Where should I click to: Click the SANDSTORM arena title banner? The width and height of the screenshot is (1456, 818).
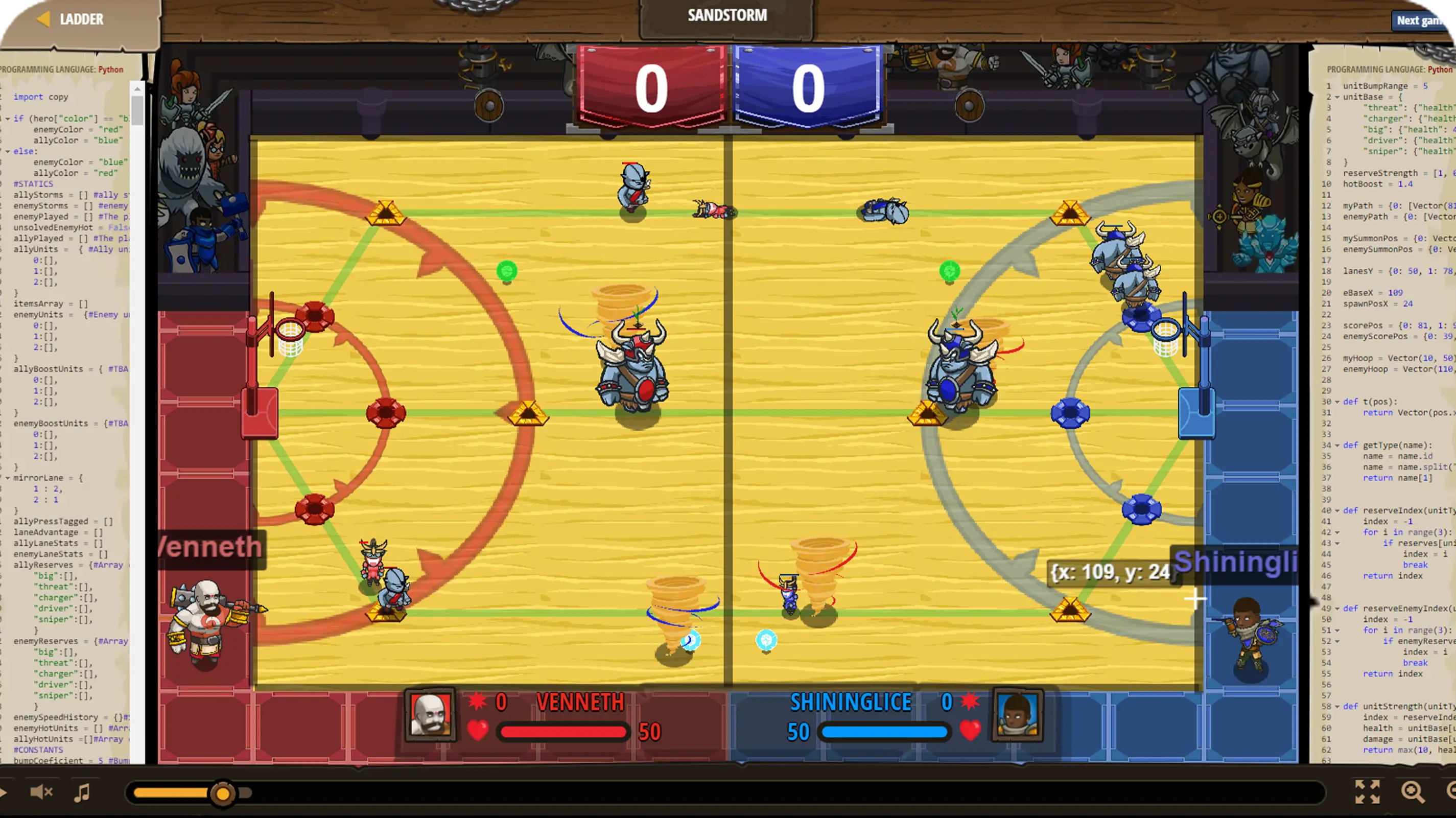727,15
